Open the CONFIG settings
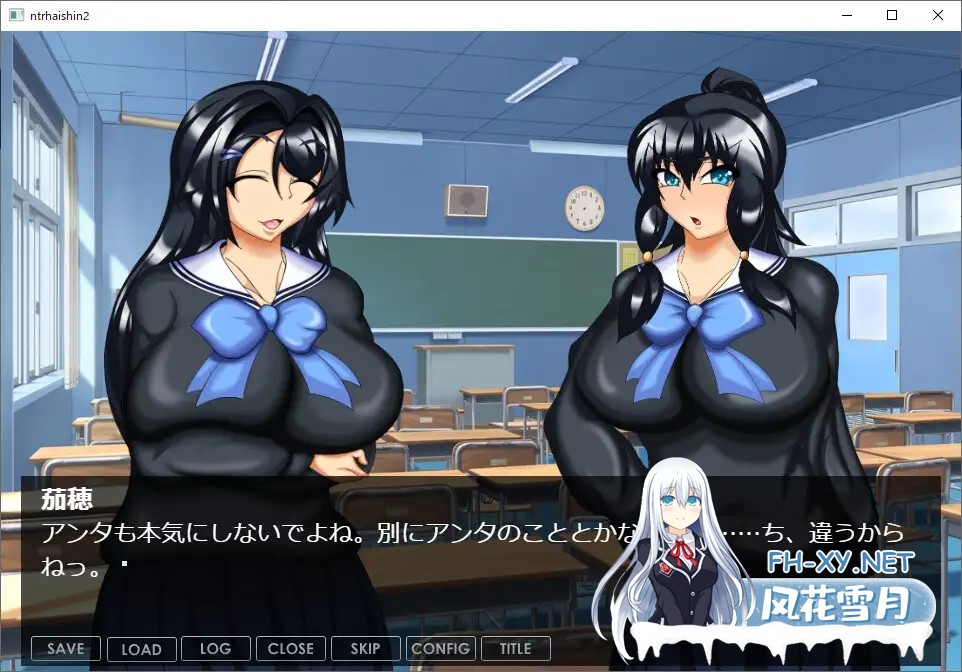The image size is (962, 672). (x=440, y=648)
